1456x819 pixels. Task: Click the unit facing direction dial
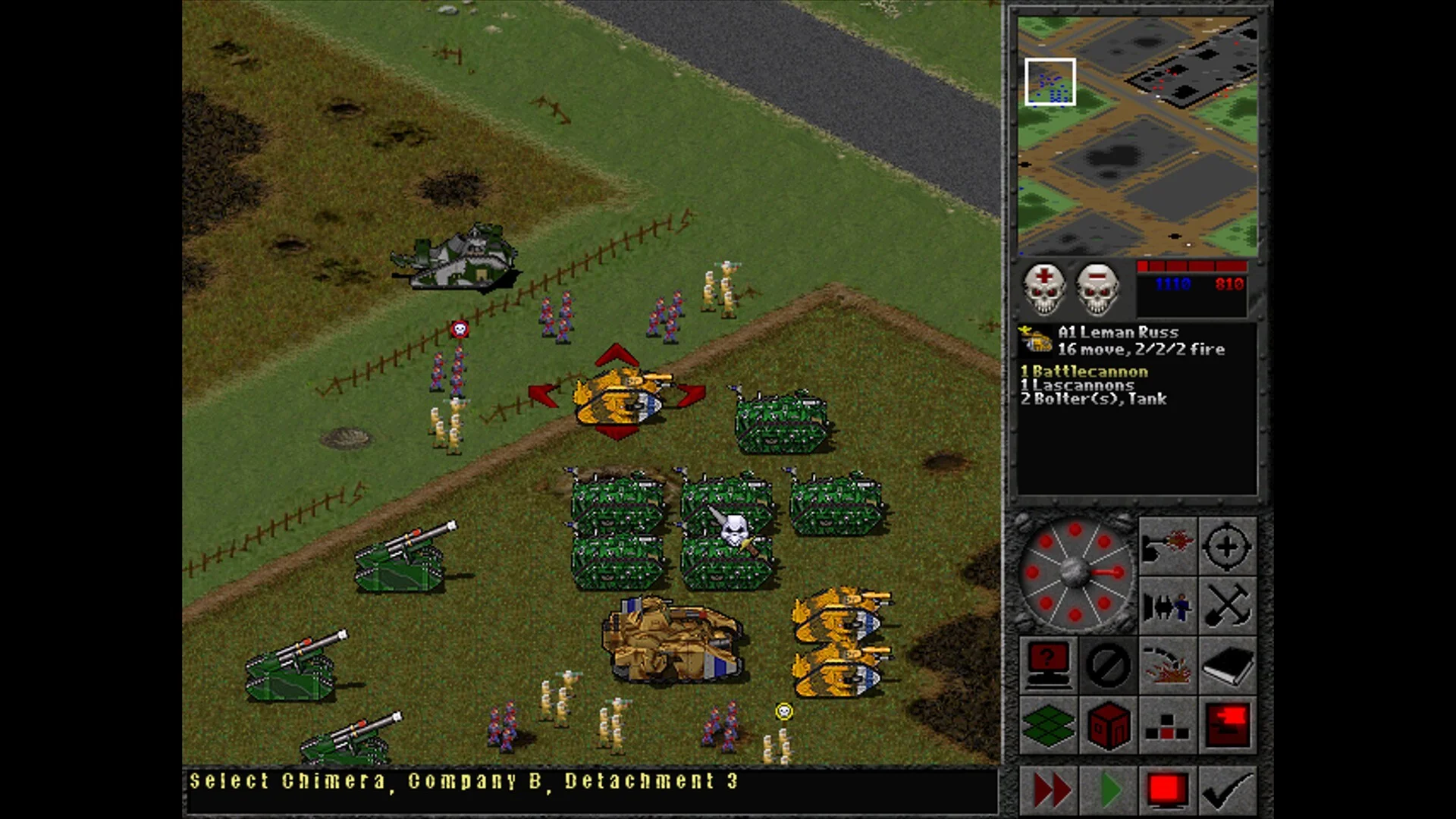tap(1075, 573)
